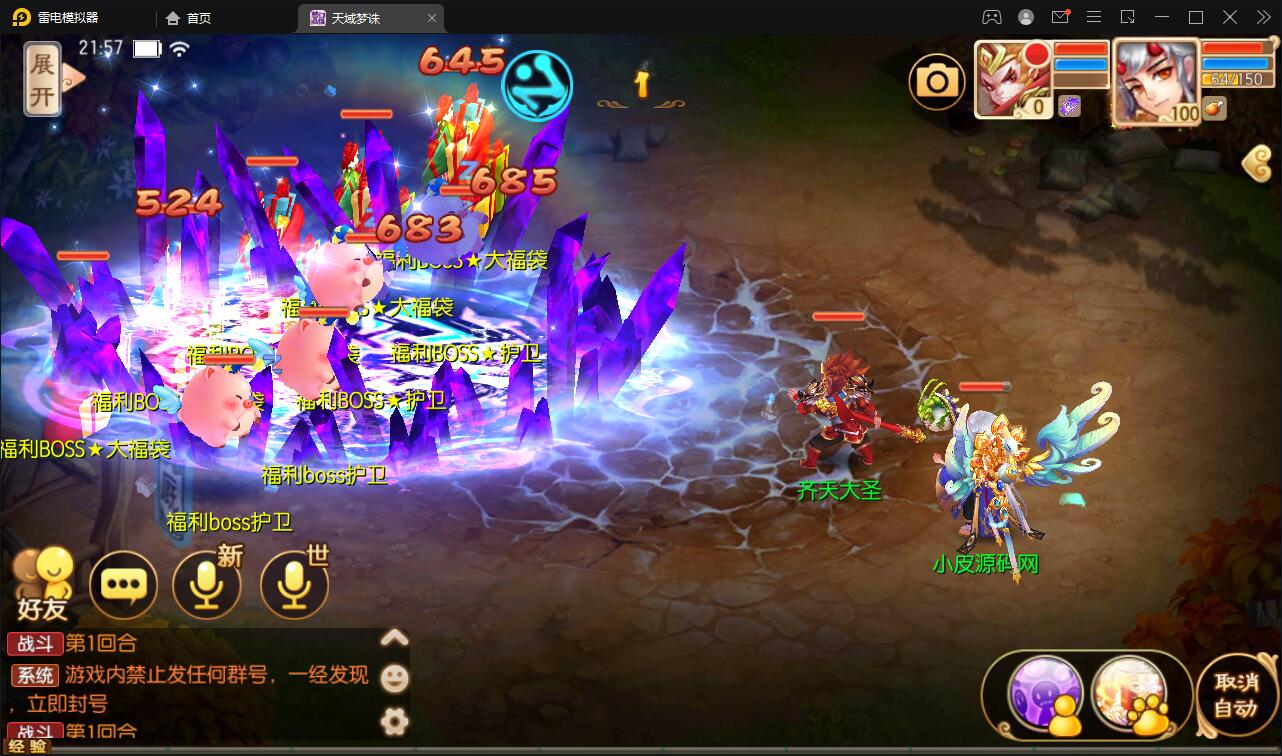
Task: Tap the camera screenshot icon
Action: tap(936, 82)
